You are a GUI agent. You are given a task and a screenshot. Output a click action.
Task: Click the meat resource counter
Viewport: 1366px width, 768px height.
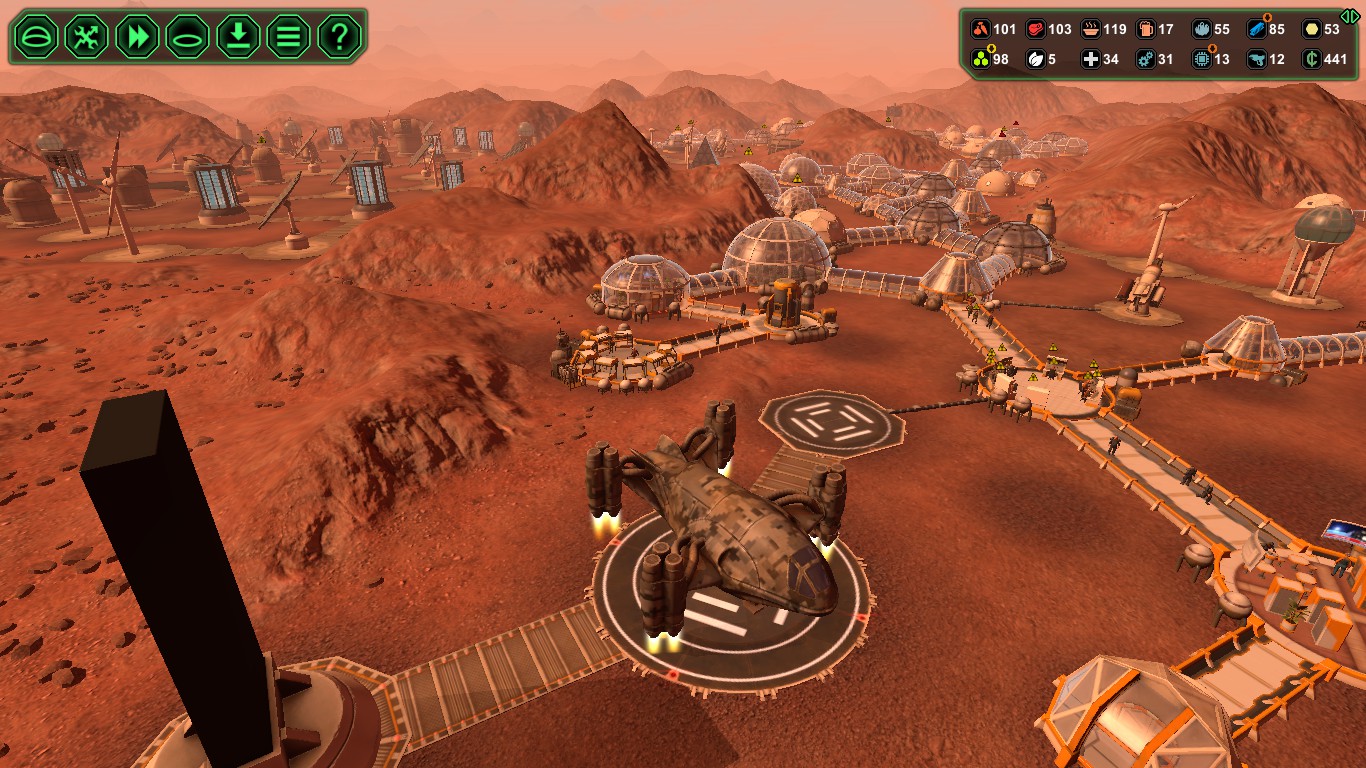[1036, 28]
